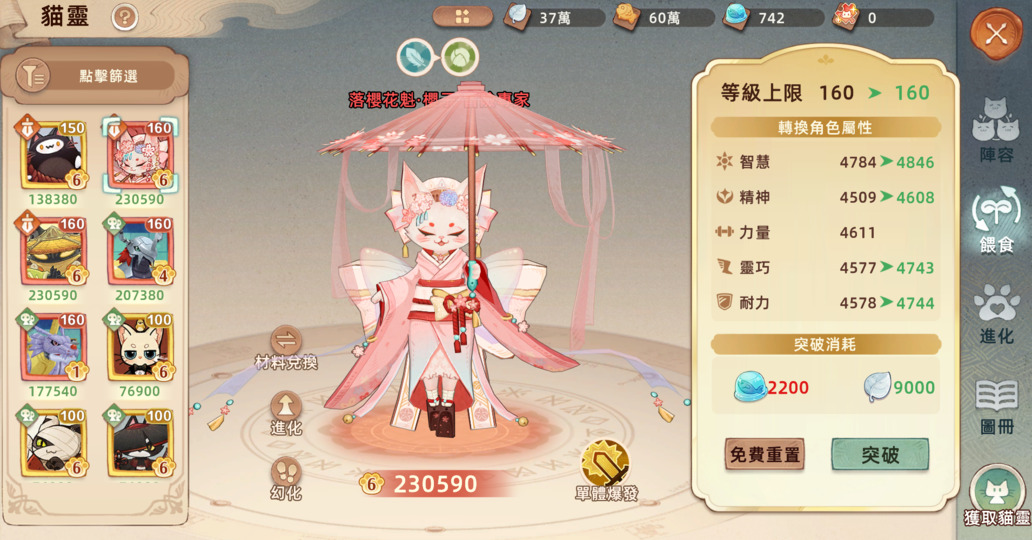Open the 圖冊 book tab
The image size is (1032, 540).
click(996, 405)
